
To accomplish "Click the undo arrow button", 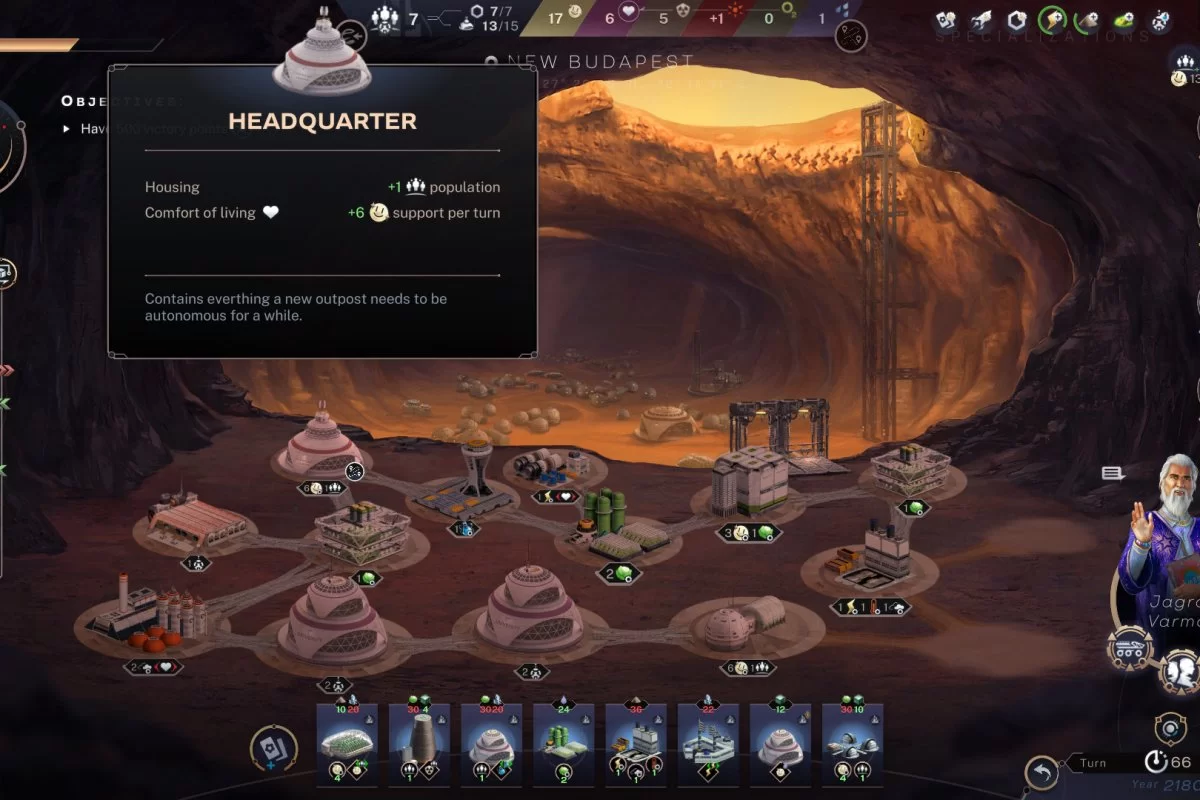I will pyautogui.click(x=1042, y=772).
